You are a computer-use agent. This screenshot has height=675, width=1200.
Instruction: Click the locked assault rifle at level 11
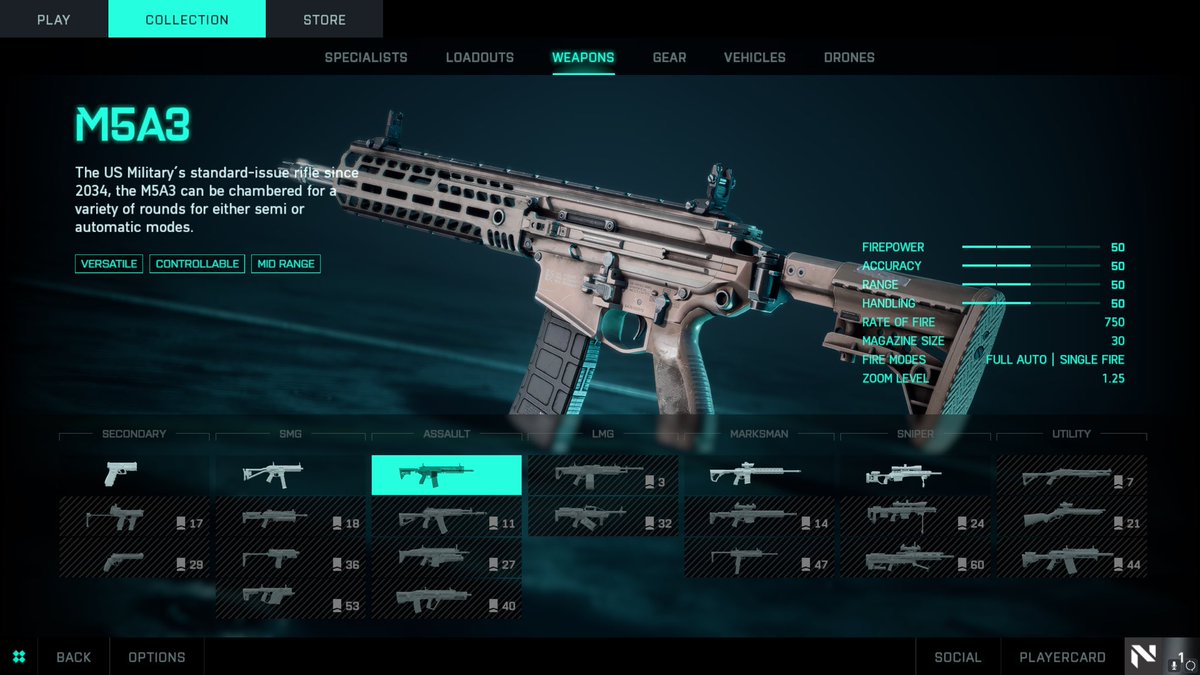pyautogui.click(x=446, y=517)
